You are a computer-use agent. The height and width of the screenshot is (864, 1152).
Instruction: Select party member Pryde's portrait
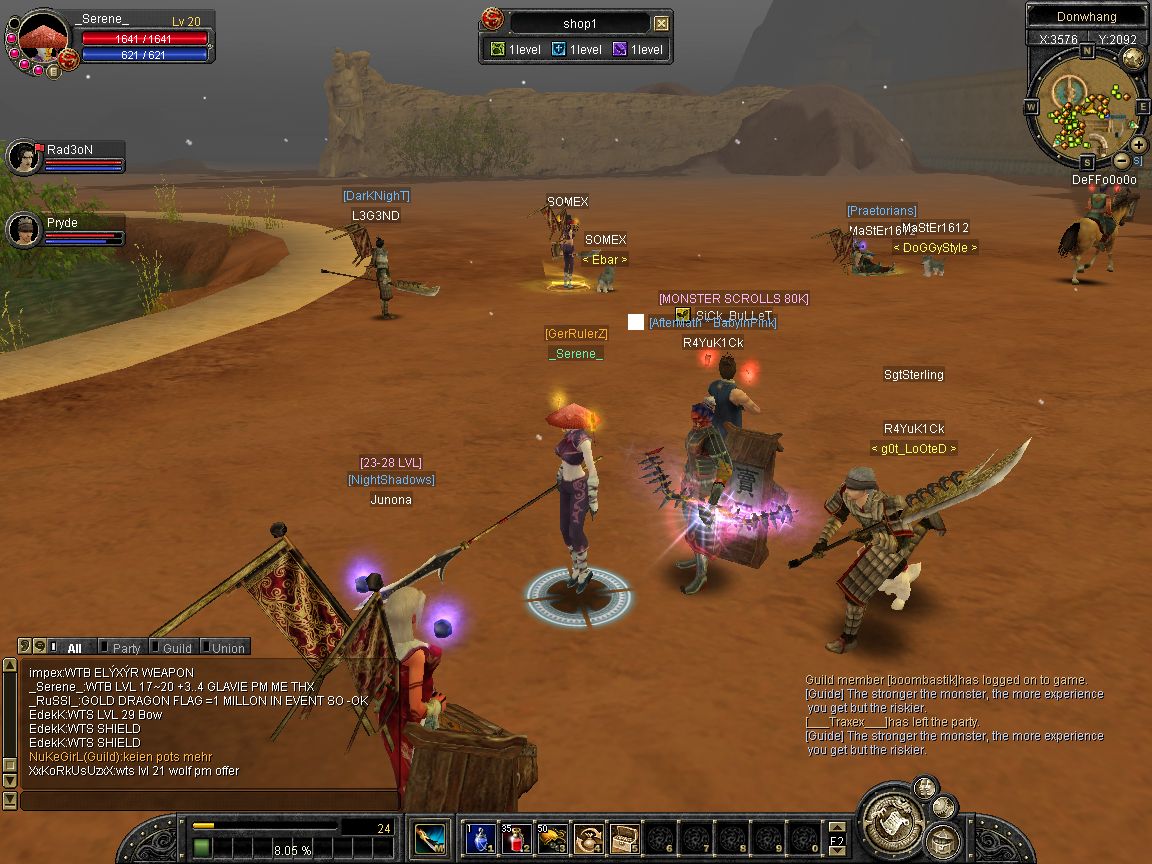(x=22, y=231)
